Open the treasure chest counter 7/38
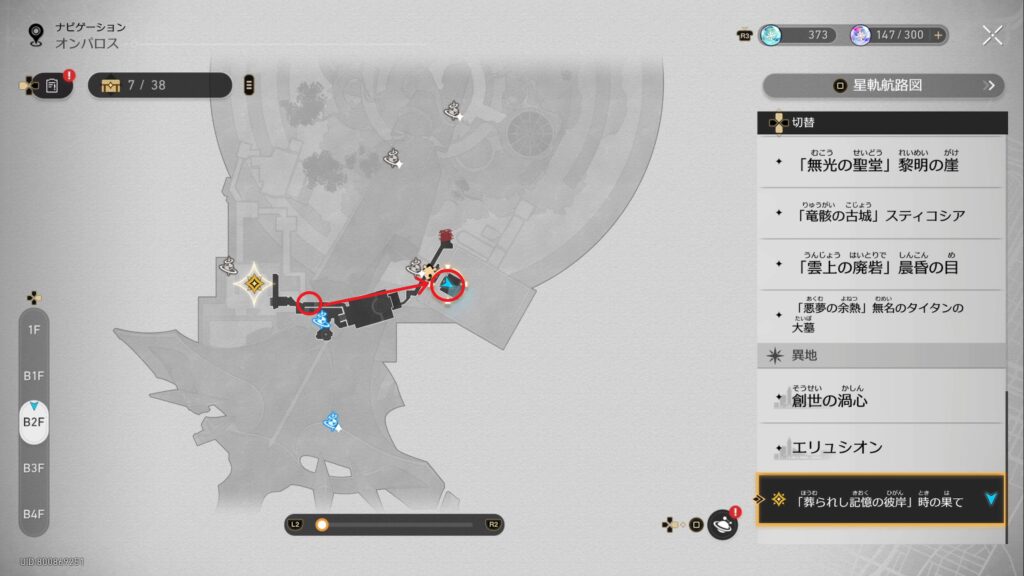Image resolution: width=1024 pixels, height=576 pixels. tap(160, 86)
